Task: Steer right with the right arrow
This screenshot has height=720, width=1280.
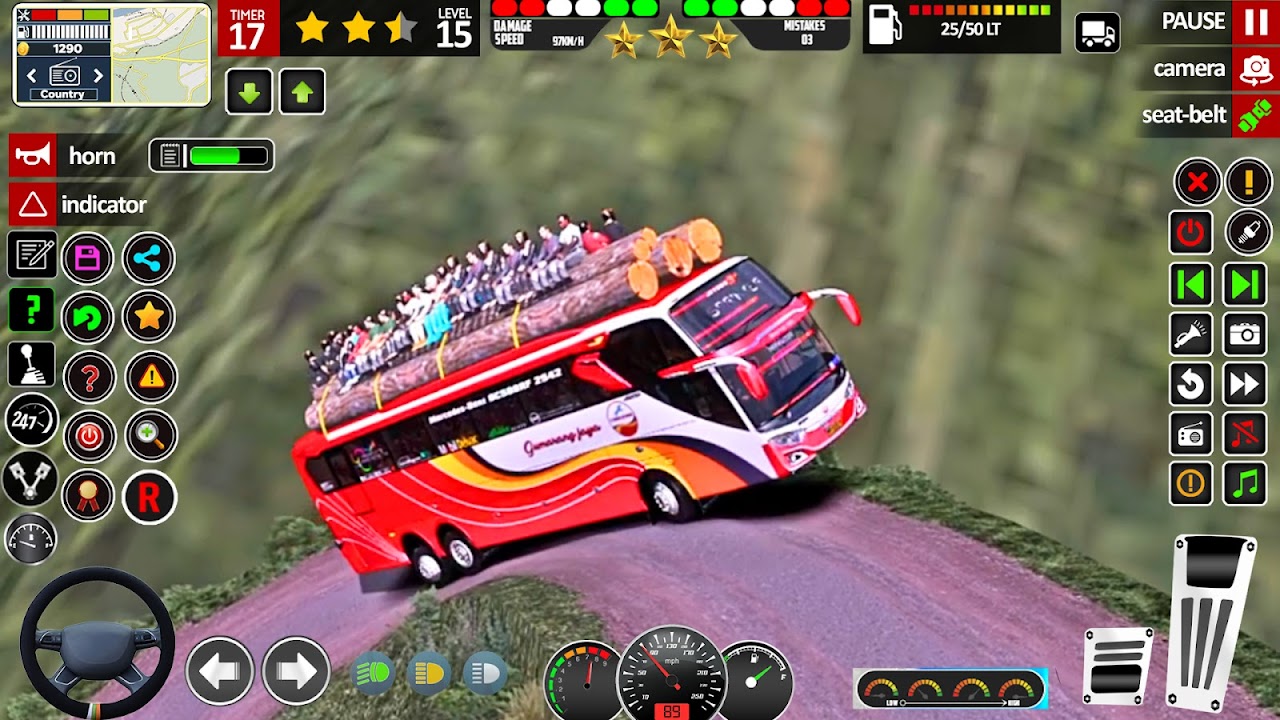Action: click(x=296, y=671)
